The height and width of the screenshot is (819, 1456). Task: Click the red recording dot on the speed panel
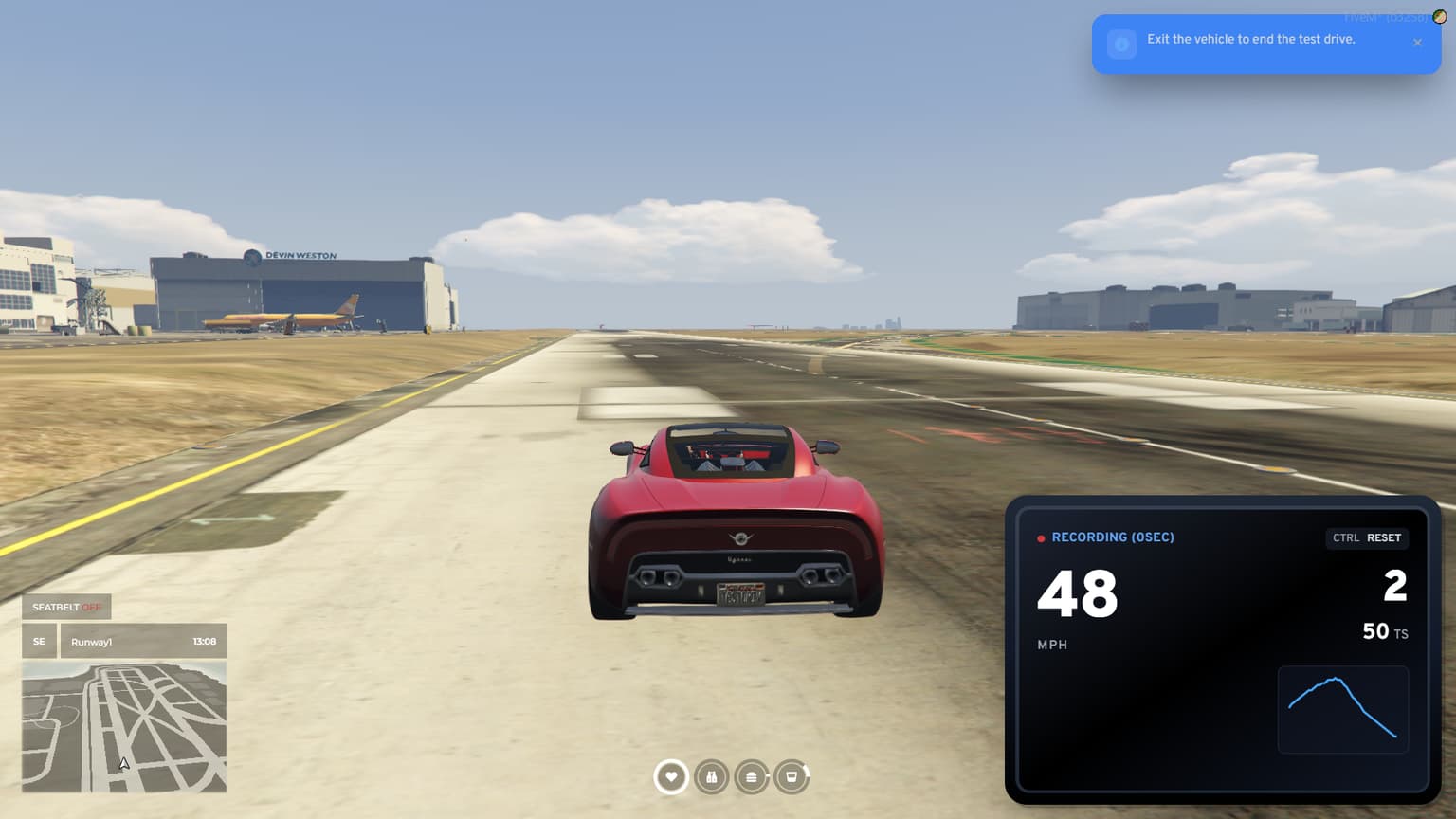[x=1041, y=537]
